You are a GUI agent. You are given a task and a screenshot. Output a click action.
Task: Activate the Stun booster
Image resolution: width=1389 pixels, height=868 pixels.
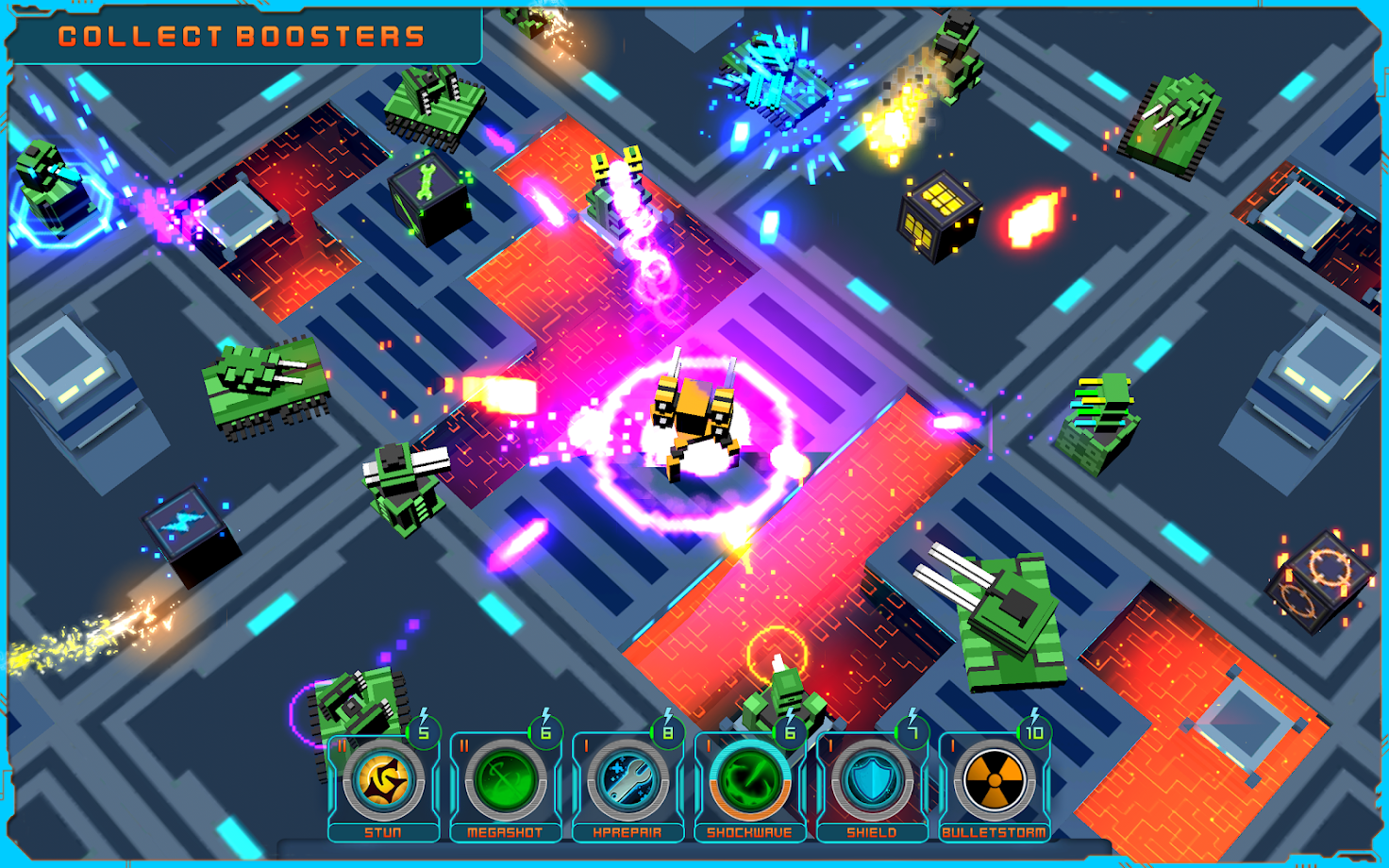tap(383, 782)
